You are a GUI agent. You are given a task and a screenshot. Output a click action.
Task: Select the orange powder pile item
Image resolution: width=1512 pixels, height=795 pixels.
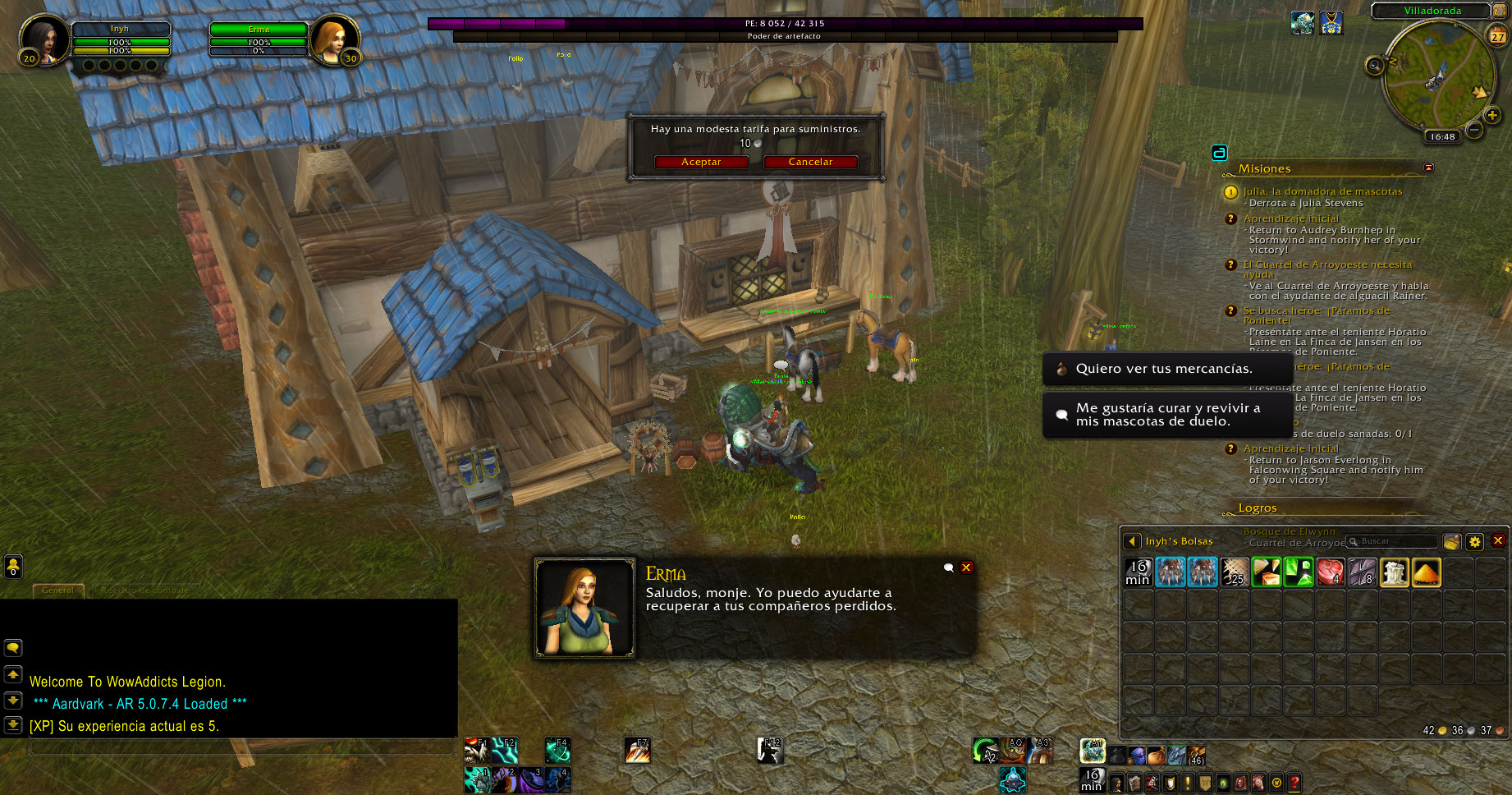[1427, 572]
